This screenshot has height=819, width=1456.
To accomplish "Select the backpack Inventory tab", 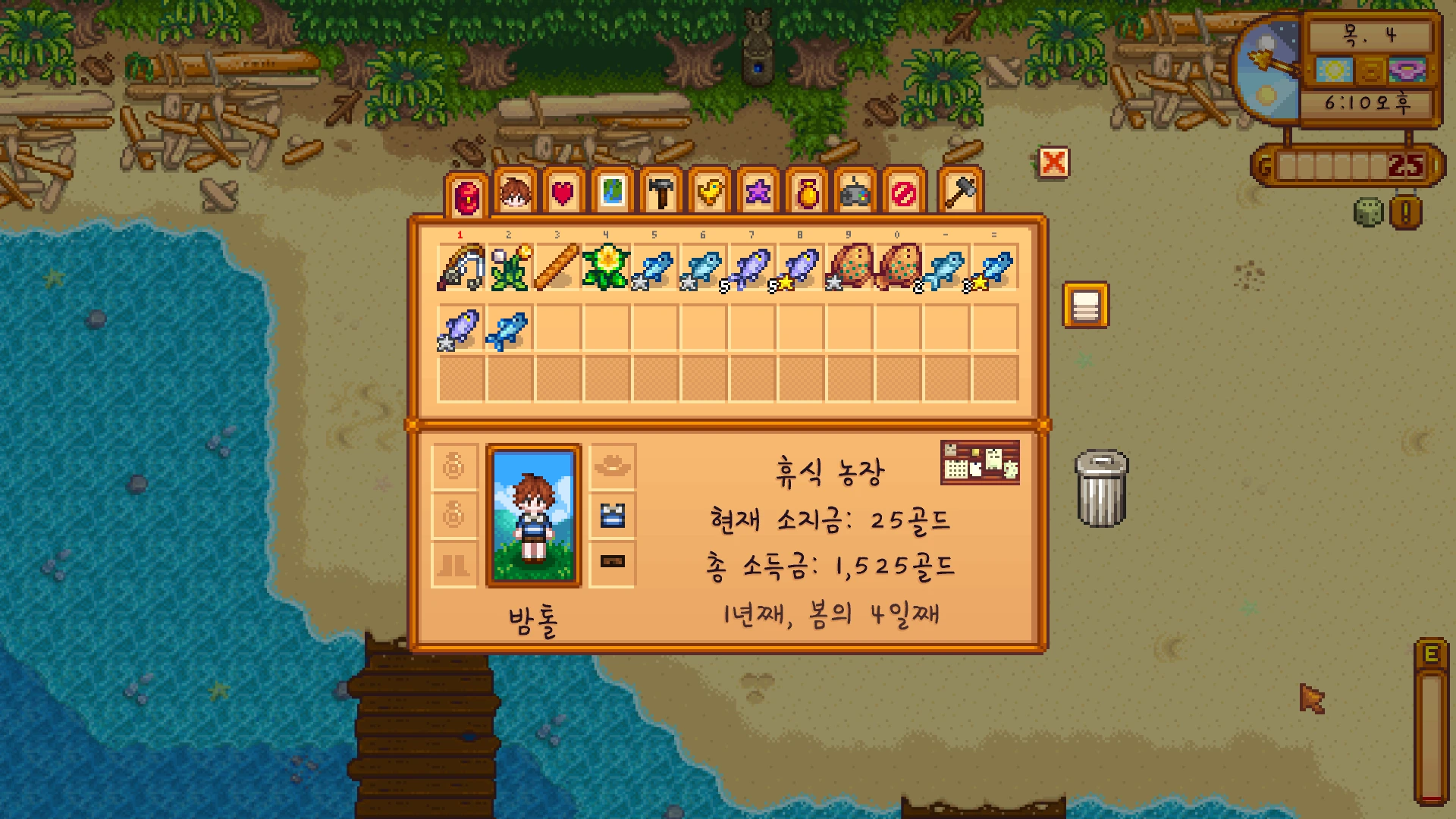I will 466,196.
